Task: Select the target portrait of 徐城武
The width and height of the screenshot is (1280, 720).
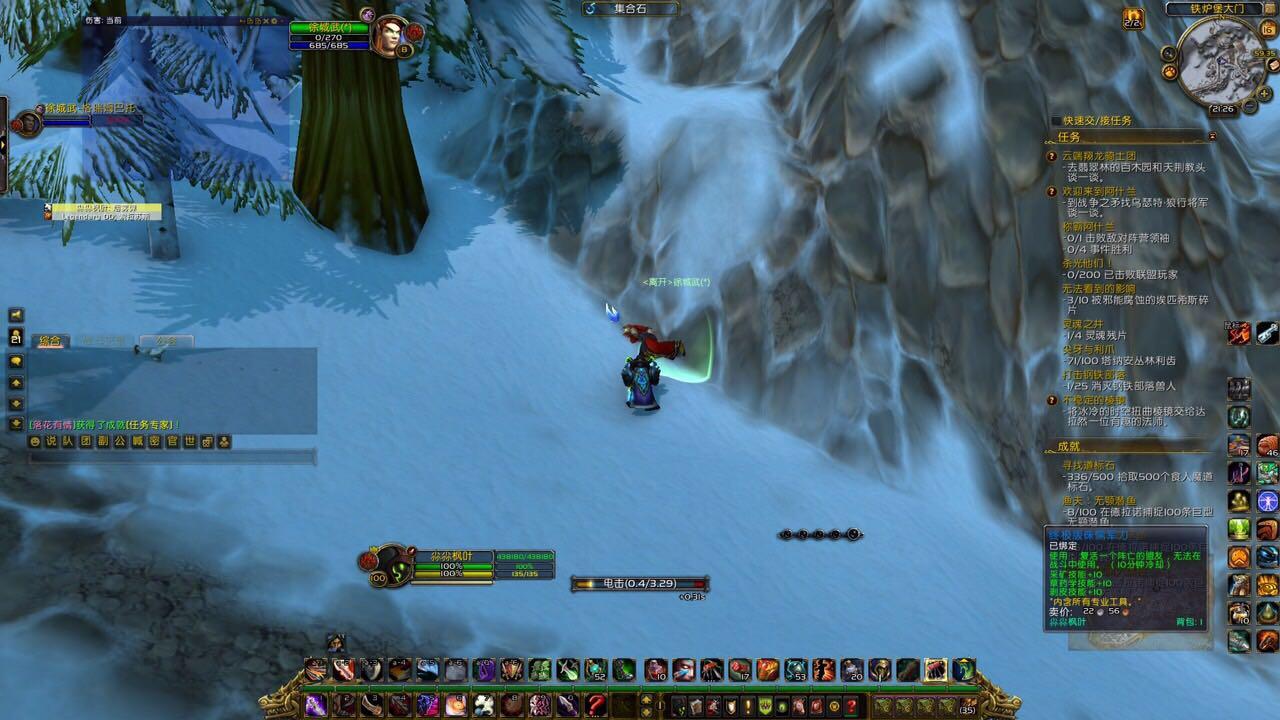Action: [x=388, y=35]
